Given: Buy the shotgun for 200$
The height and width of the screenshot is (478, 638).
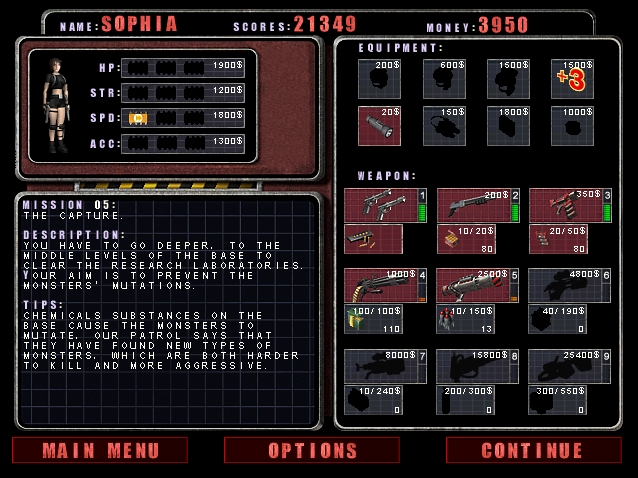Looking at the screenshot, I should [473, 205].
